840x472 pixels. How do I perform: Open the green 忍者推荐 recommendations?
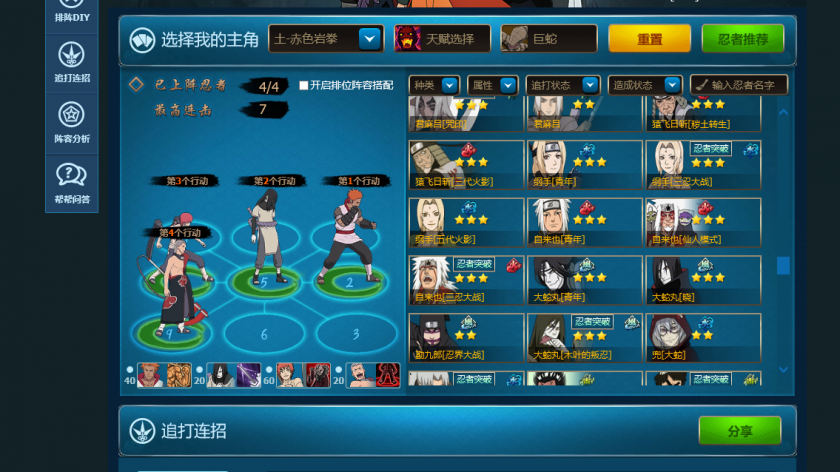(x=742, y=39)
